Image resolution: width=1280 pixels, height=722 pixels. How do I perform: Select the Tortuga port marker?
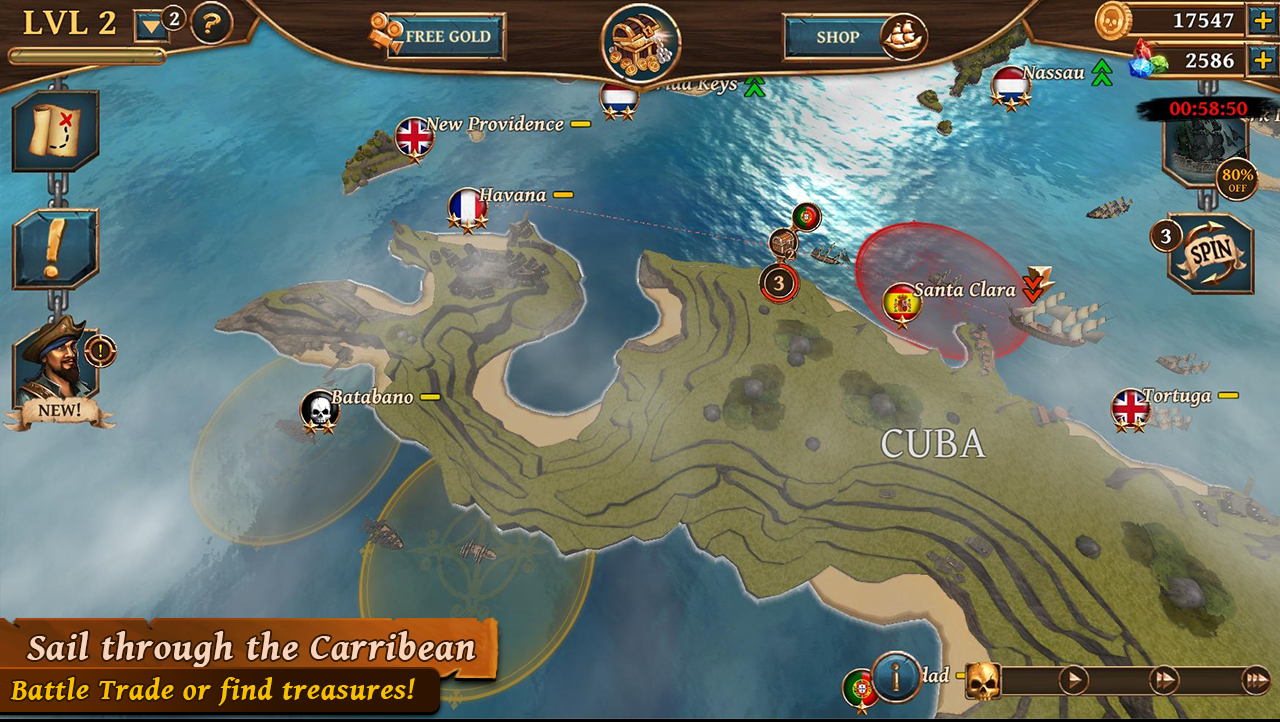(x=1131, y=407)
